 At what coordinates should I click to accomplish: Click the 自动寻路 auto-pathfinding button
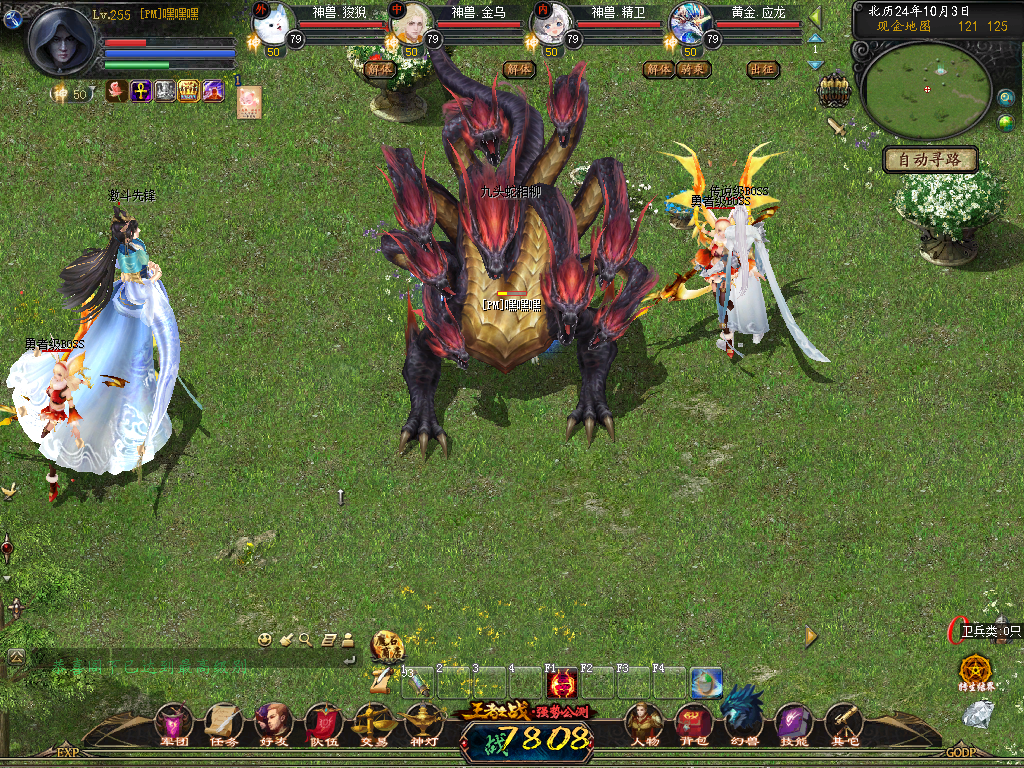(x=930, y=159)
